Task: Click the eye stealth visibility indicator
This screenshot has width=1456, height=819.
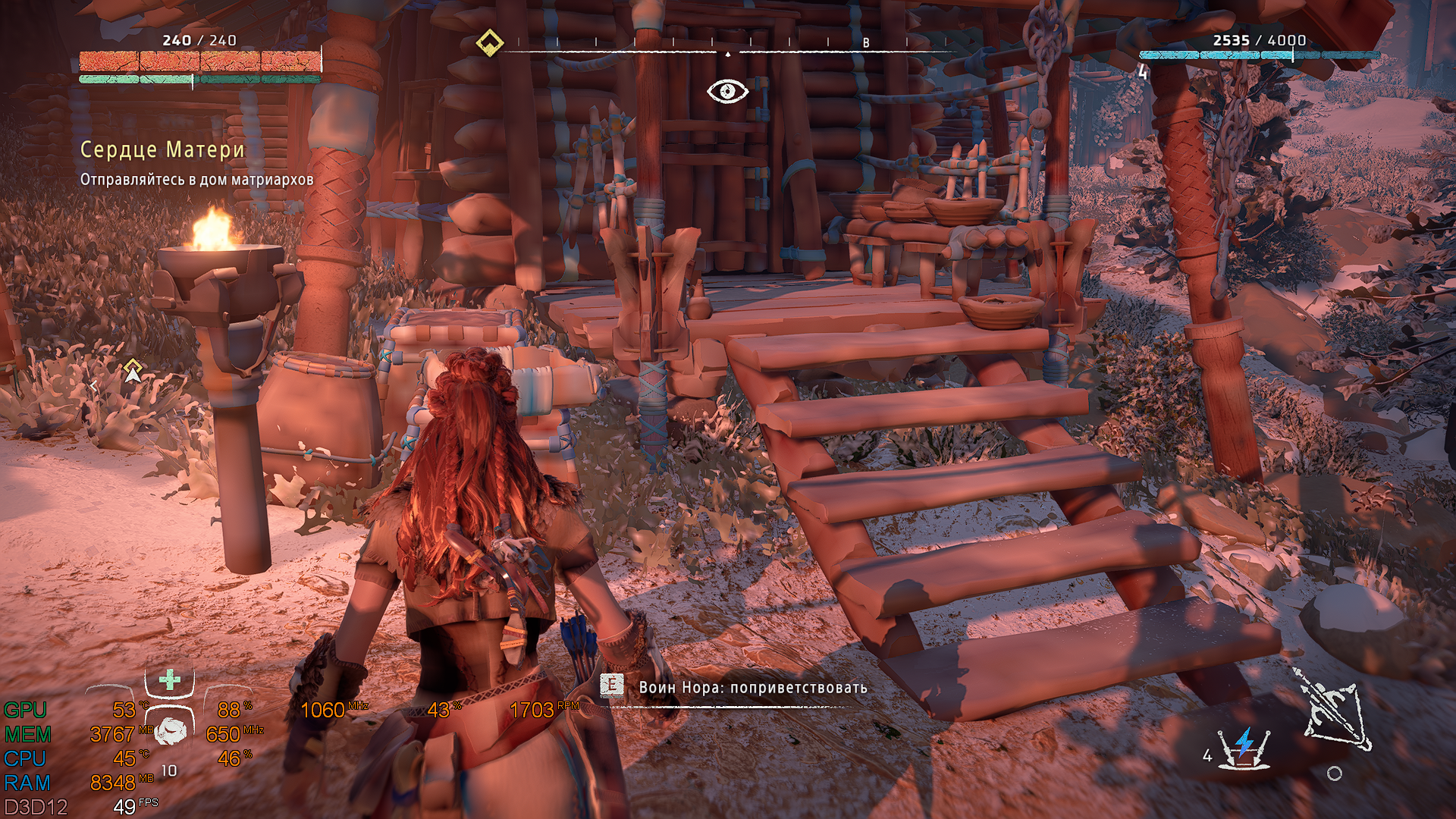Action: point(727,92)
